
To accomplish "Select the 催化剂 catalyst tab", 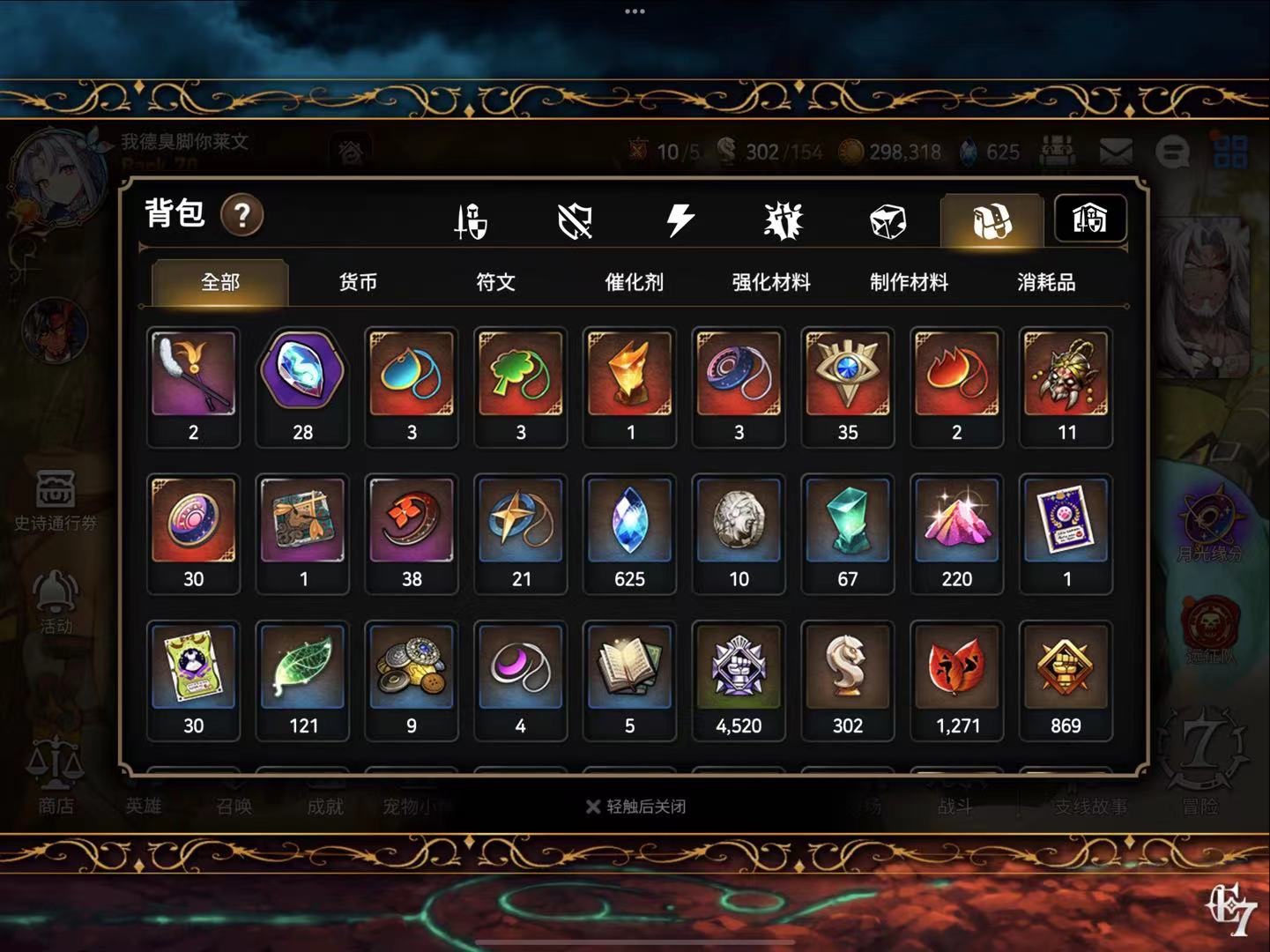I will click(634, 282).
